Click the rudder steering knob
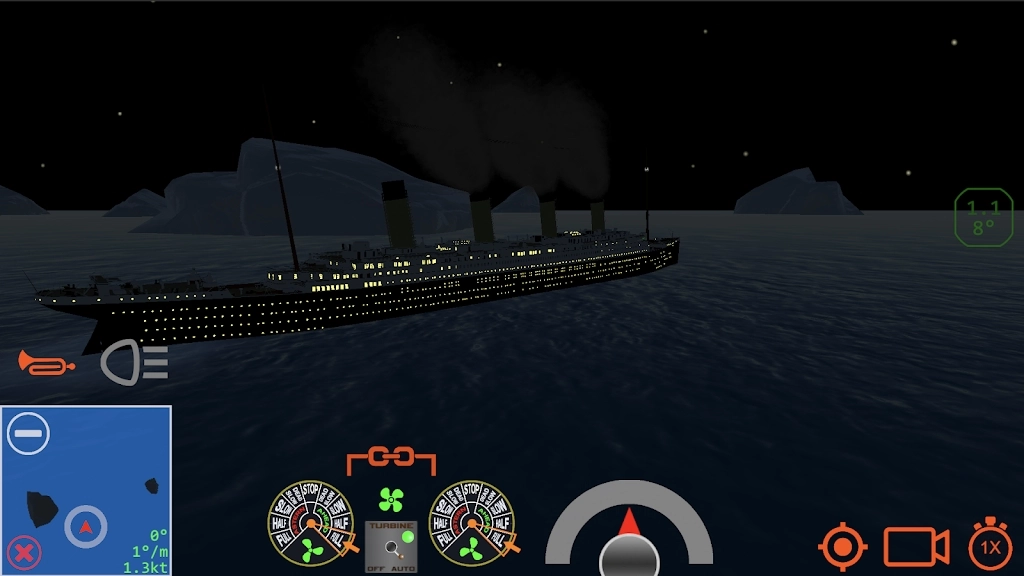Image resolution: width=1024 pixels, height=576 pixels. click(629, 555)
